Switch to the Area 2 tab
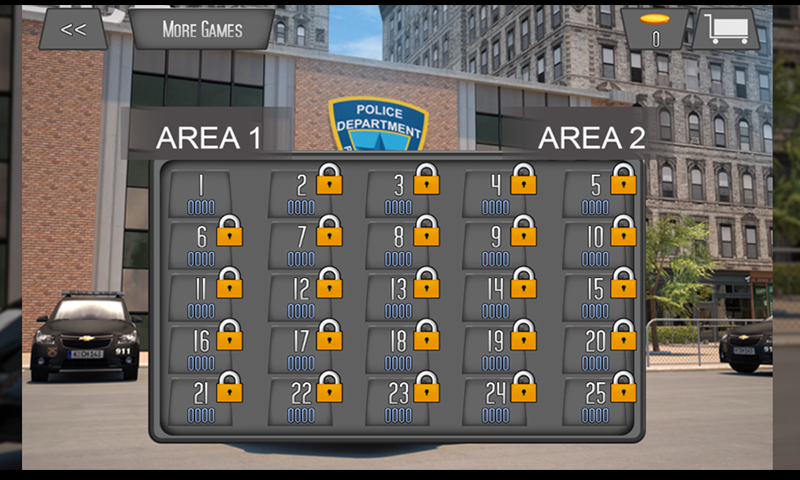The width and height of the screenshot is (800, 480). coord(591,138)
